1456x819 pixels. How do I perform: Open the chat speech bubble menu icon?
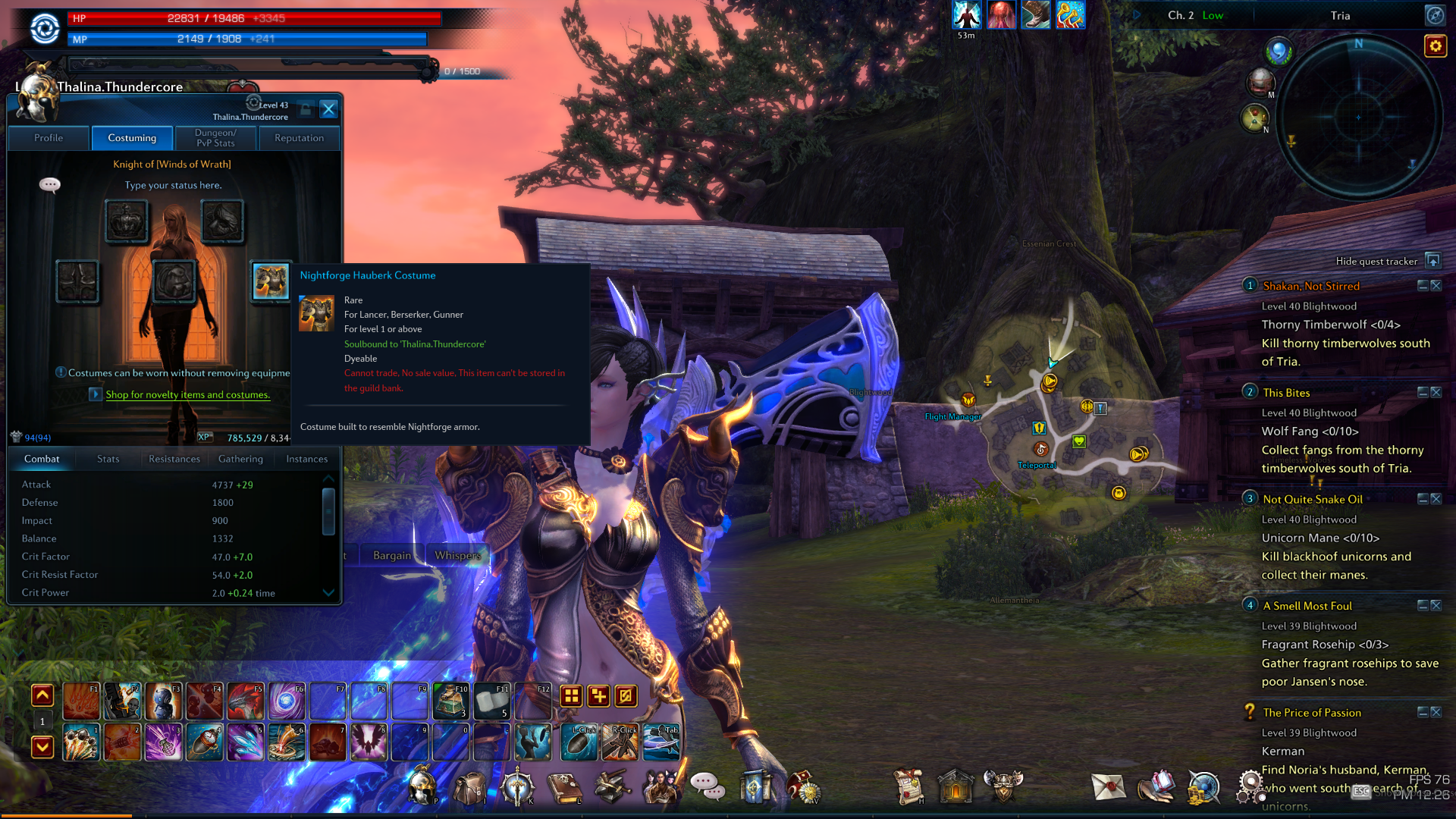[707, 786]
